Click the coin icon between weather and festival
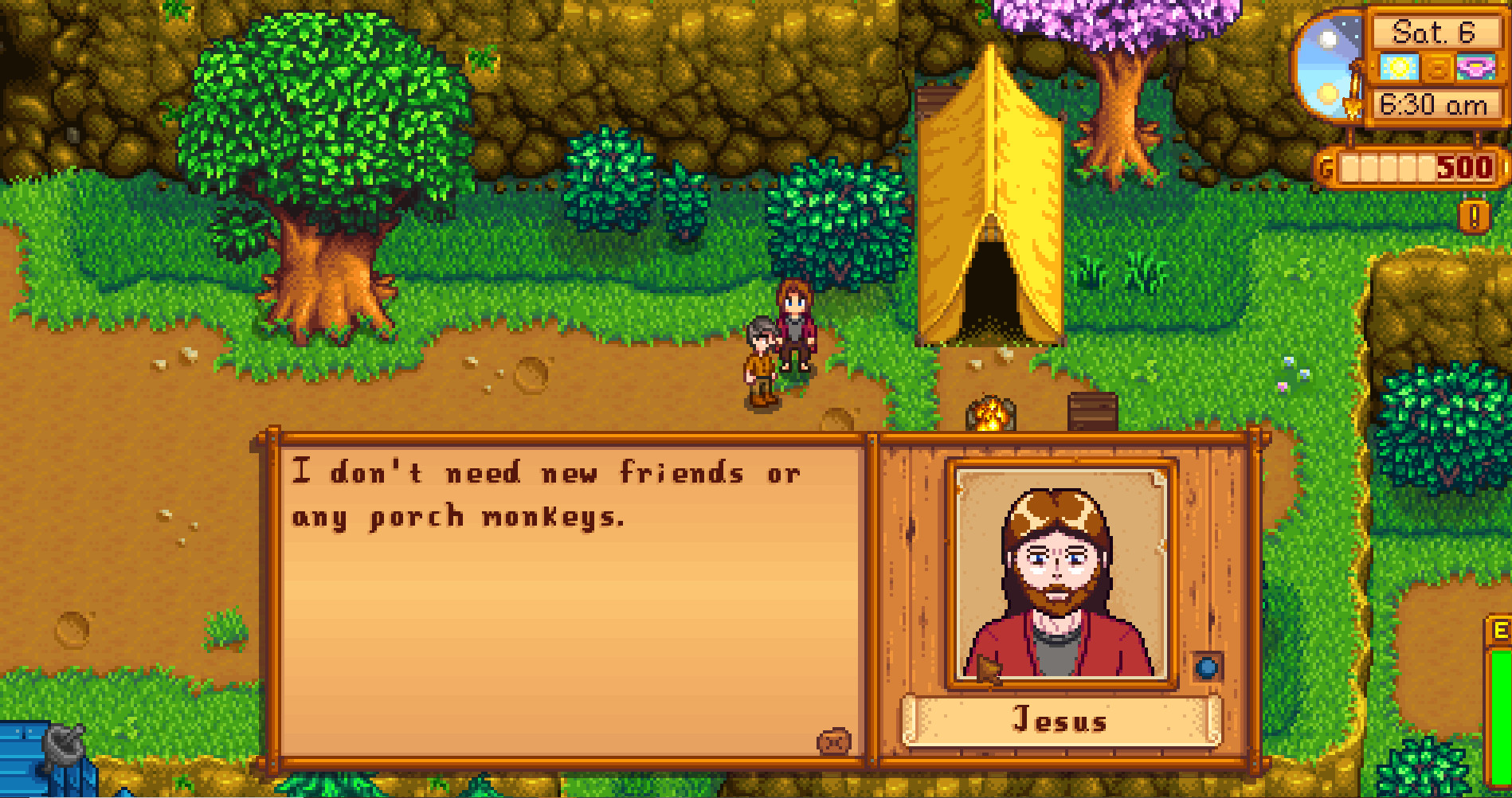 pyautogui.click(x=1439, y=68)
